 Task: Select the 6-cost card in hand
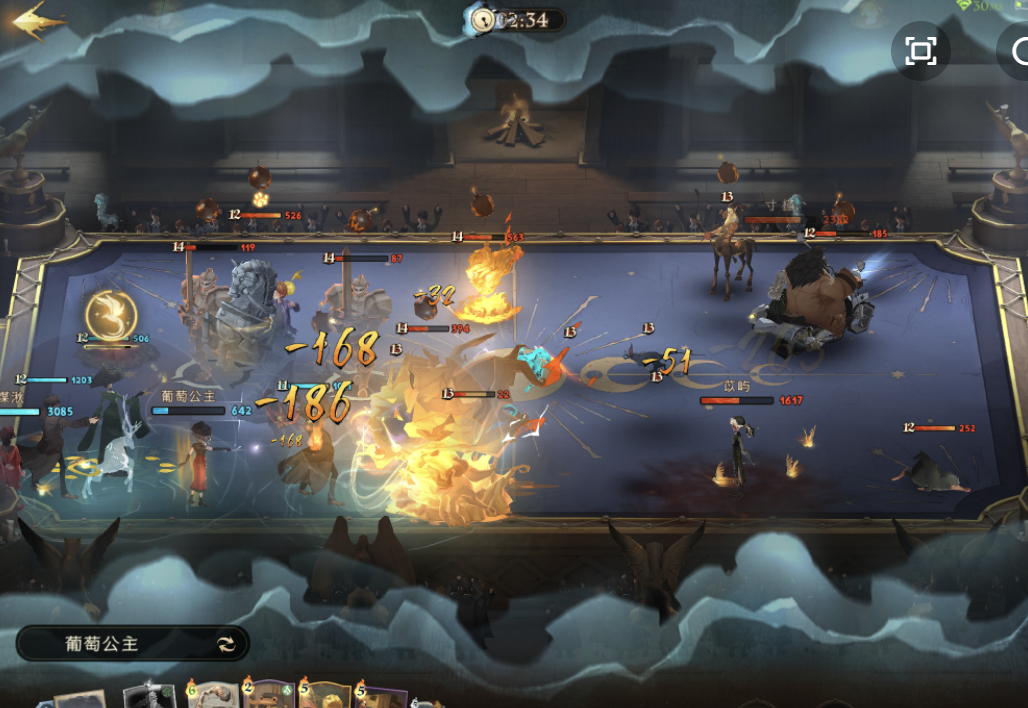[x=212, y=696]
